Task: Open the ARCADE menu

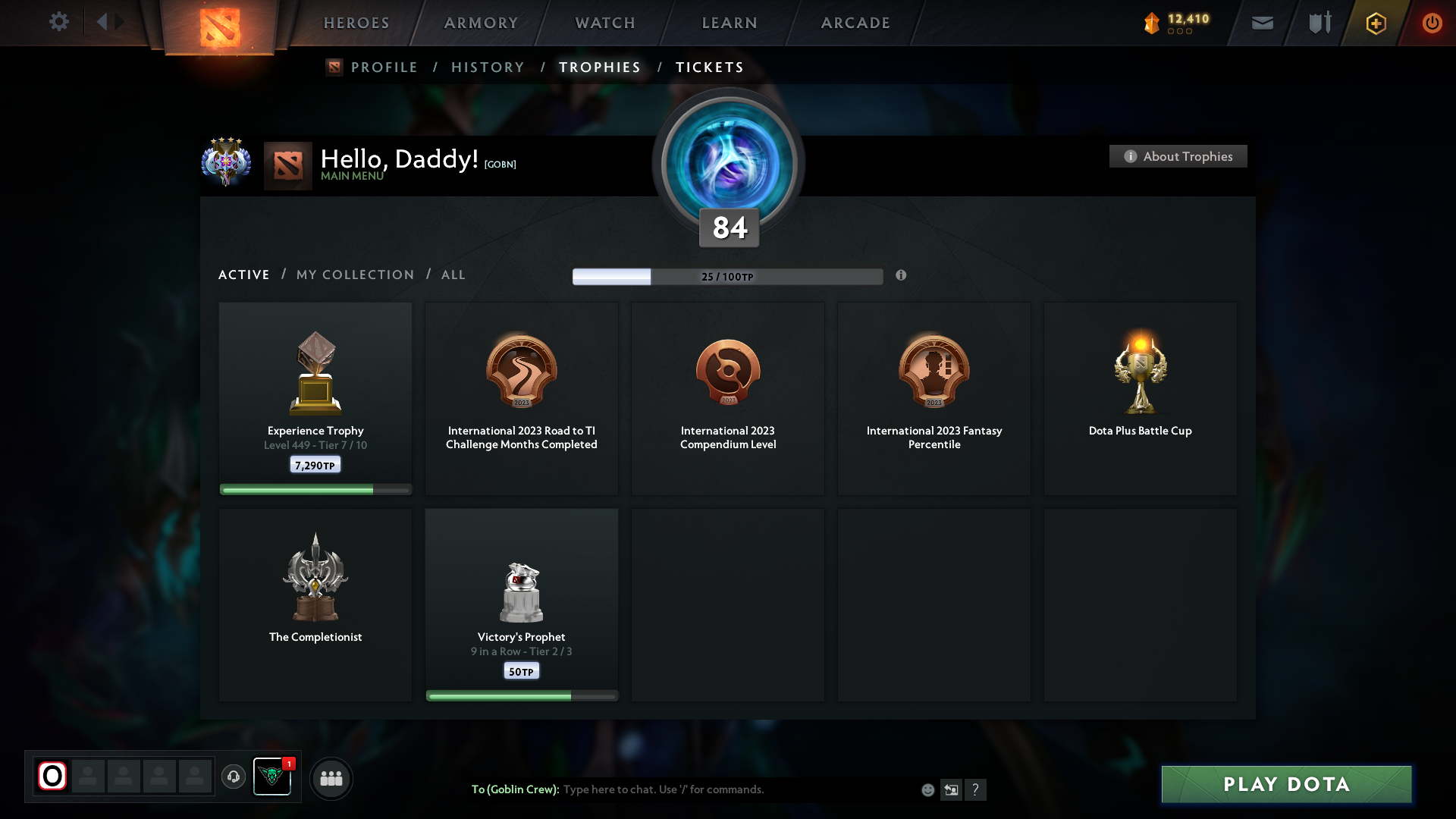Action: pos(855,23)
